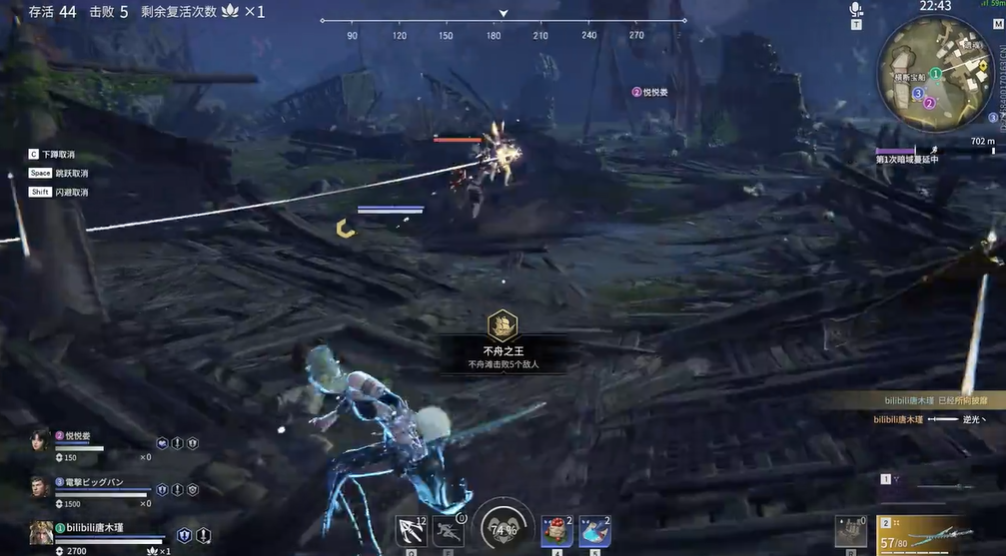Select teammate 悦悦娄 portrait
This screenshot has width=1006, height=556.
tap(40, 441)
